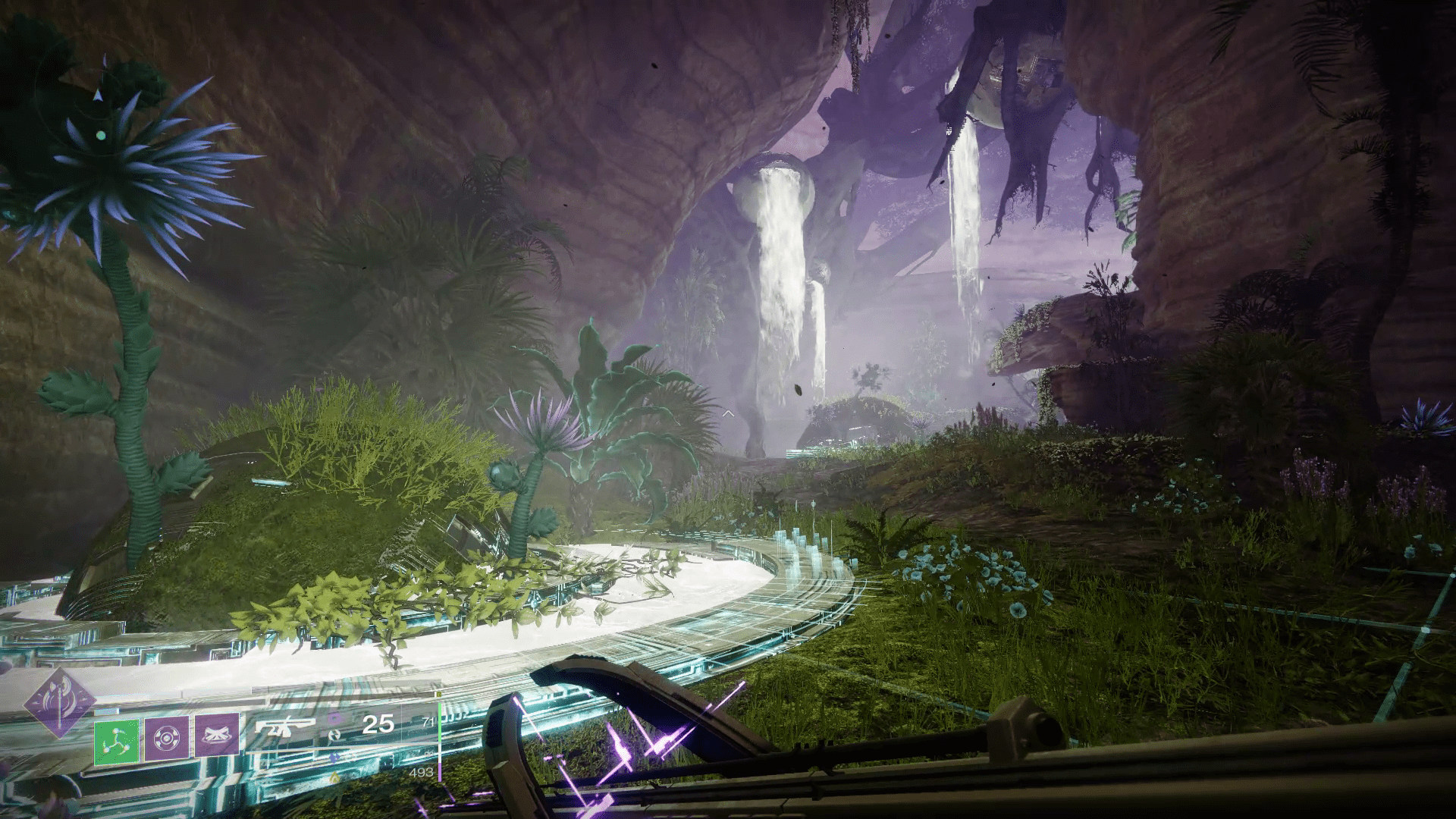
Task: Click the small green ammo pip atop the meter
Action: click(x=438, y=694)
